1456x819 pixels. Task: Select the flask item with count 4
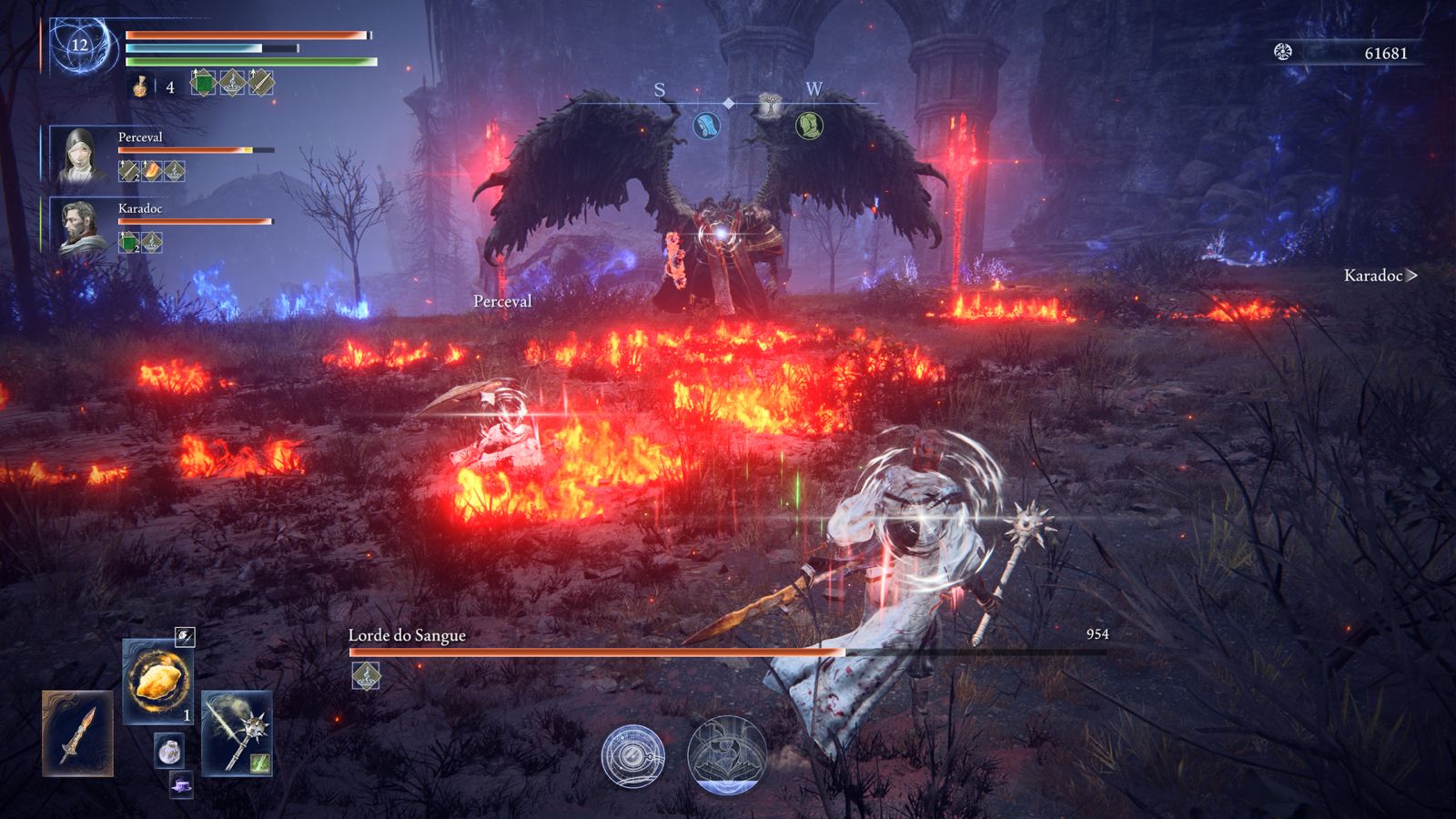coord(141,86)
